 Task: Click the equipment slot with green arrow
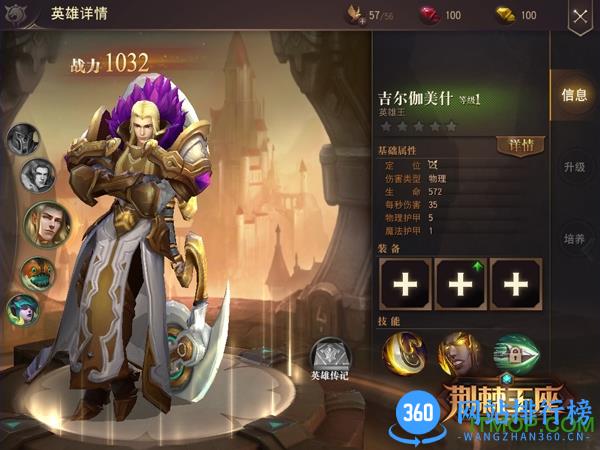[x=460, y=284]
